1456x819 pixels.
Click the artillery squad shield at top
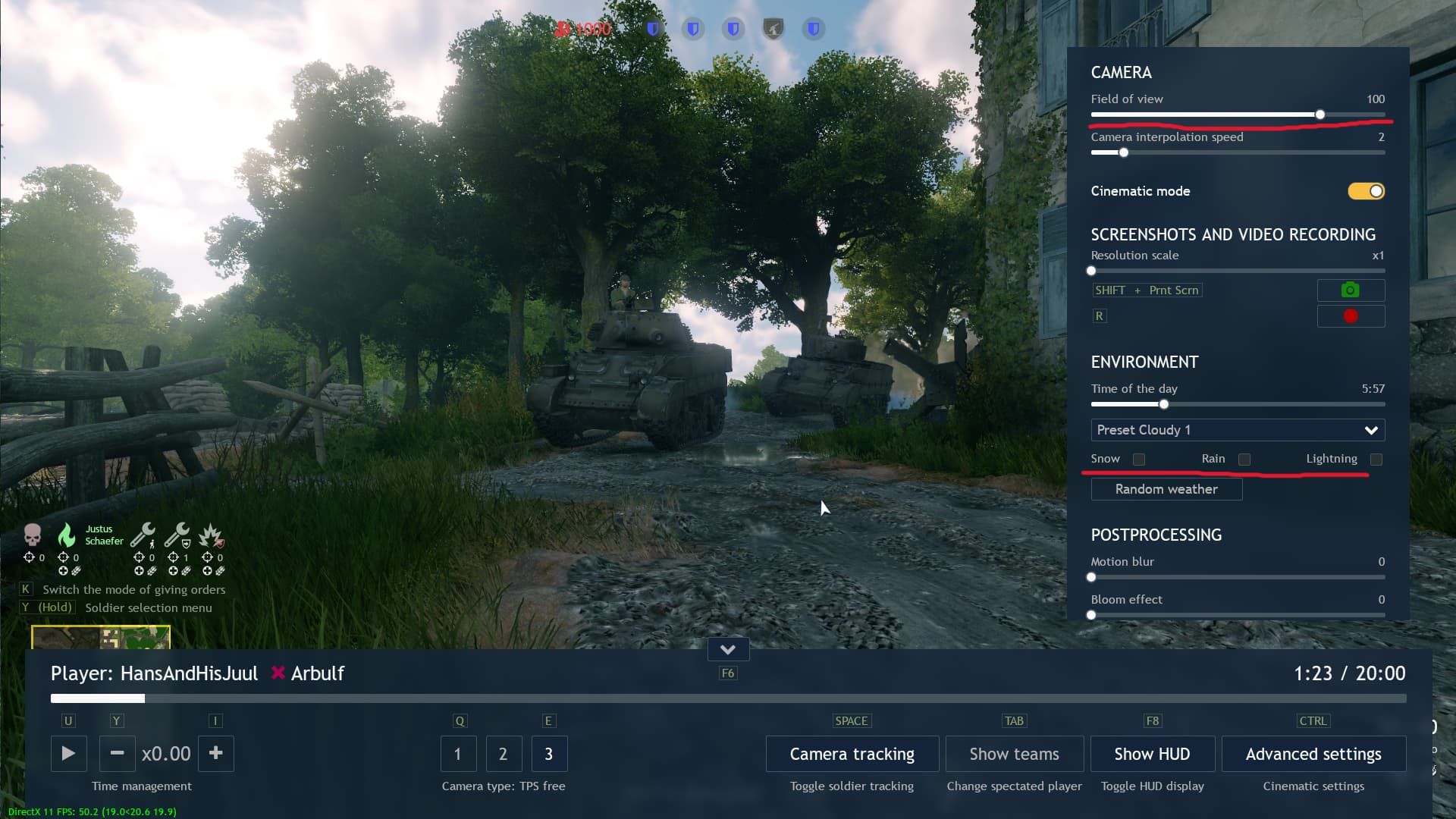[x=773, y=29]
